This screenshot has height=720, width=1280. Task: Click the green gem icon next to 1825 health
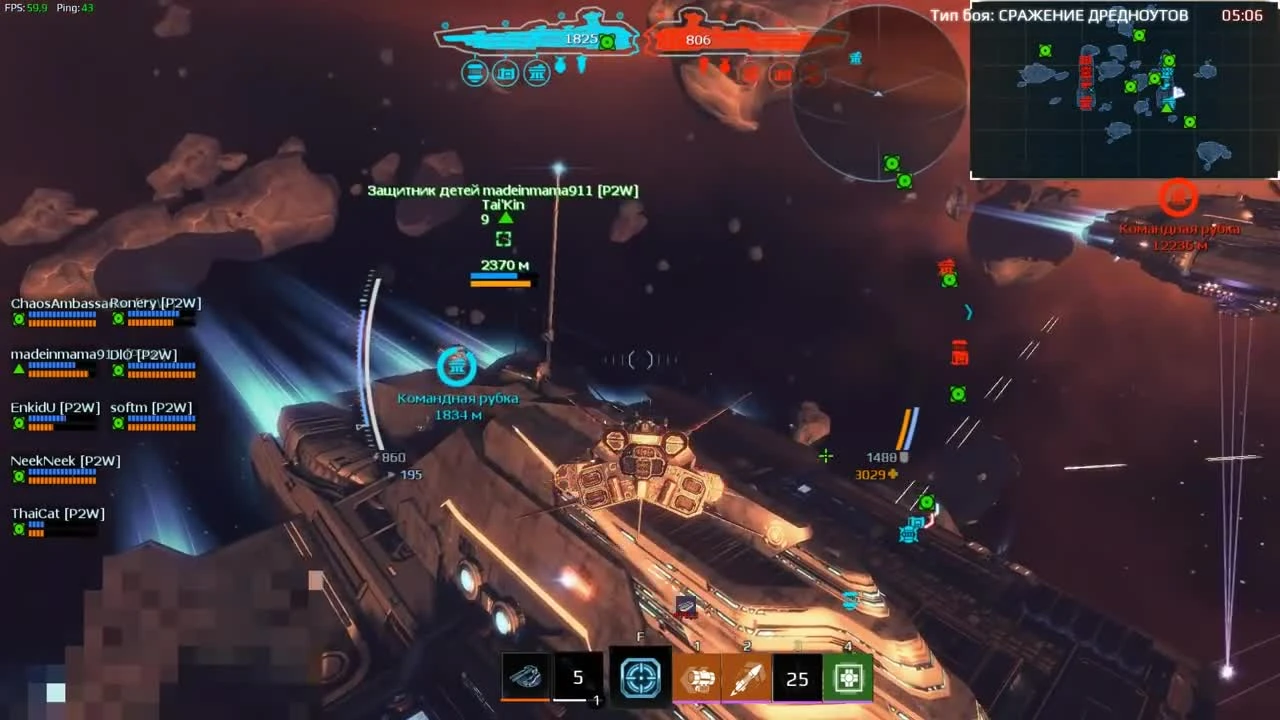coord(609,40)
